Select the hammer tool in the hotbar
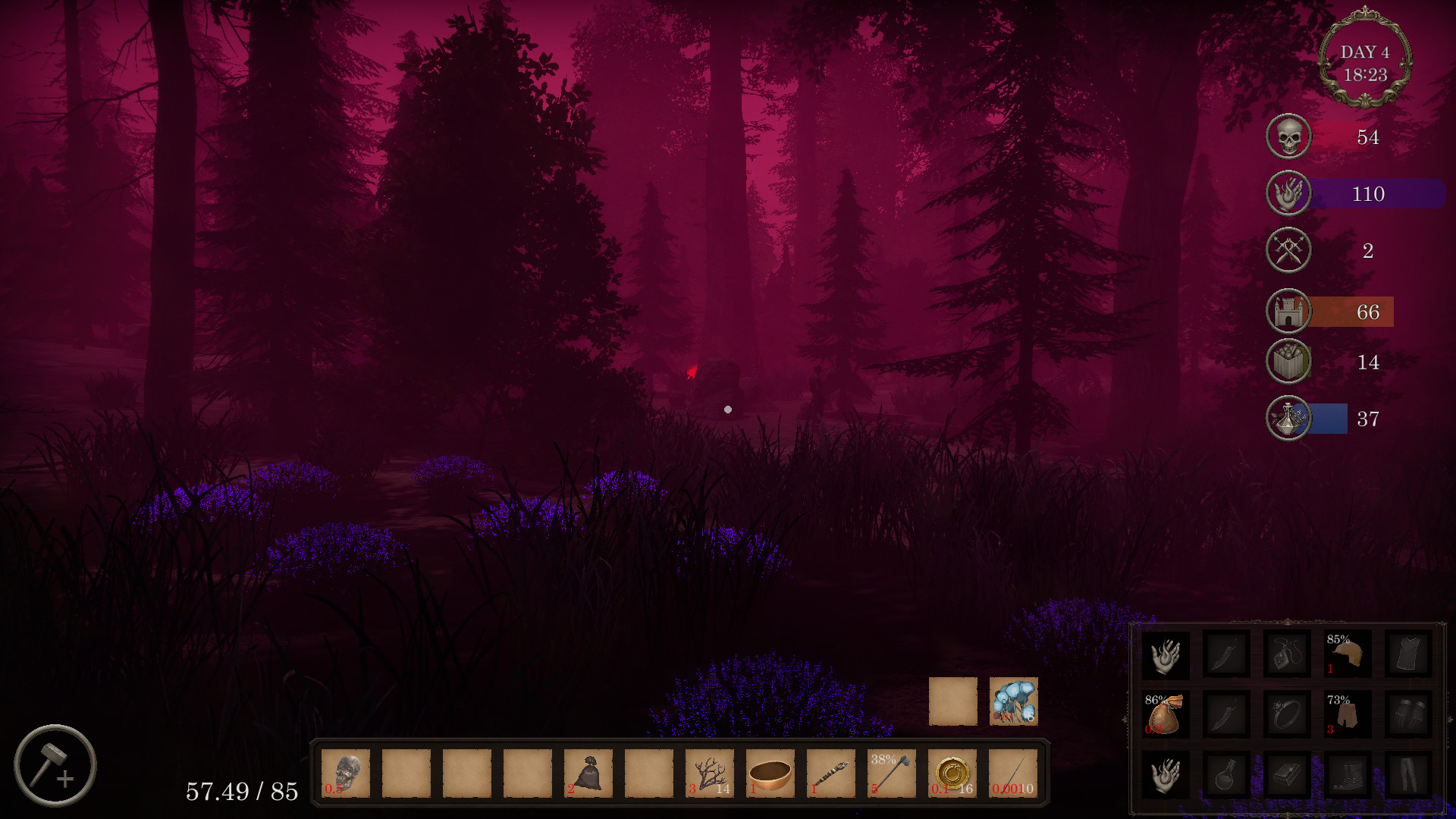 (890, 773)
